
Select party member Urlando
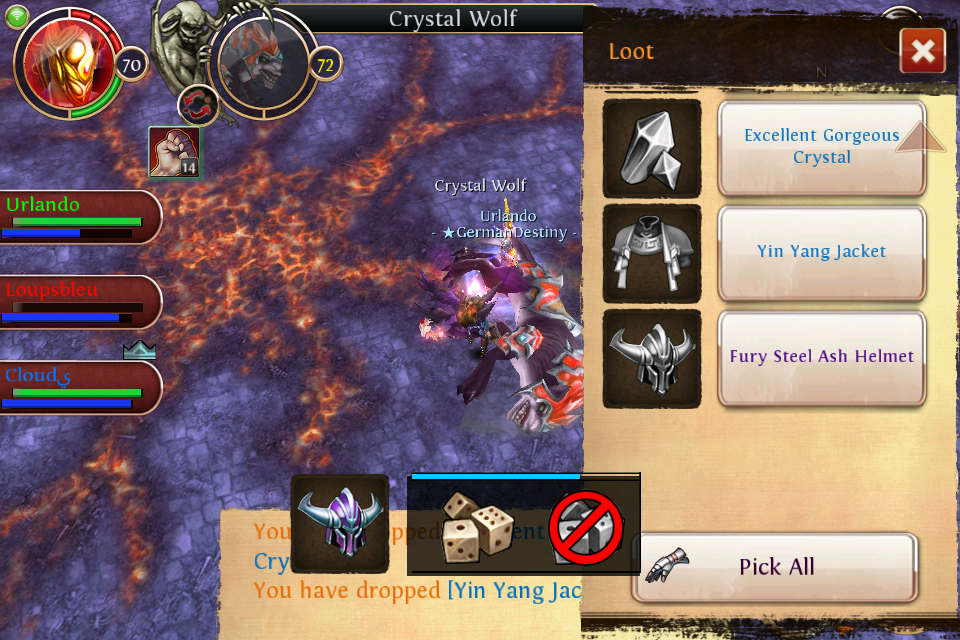[80, 217]
